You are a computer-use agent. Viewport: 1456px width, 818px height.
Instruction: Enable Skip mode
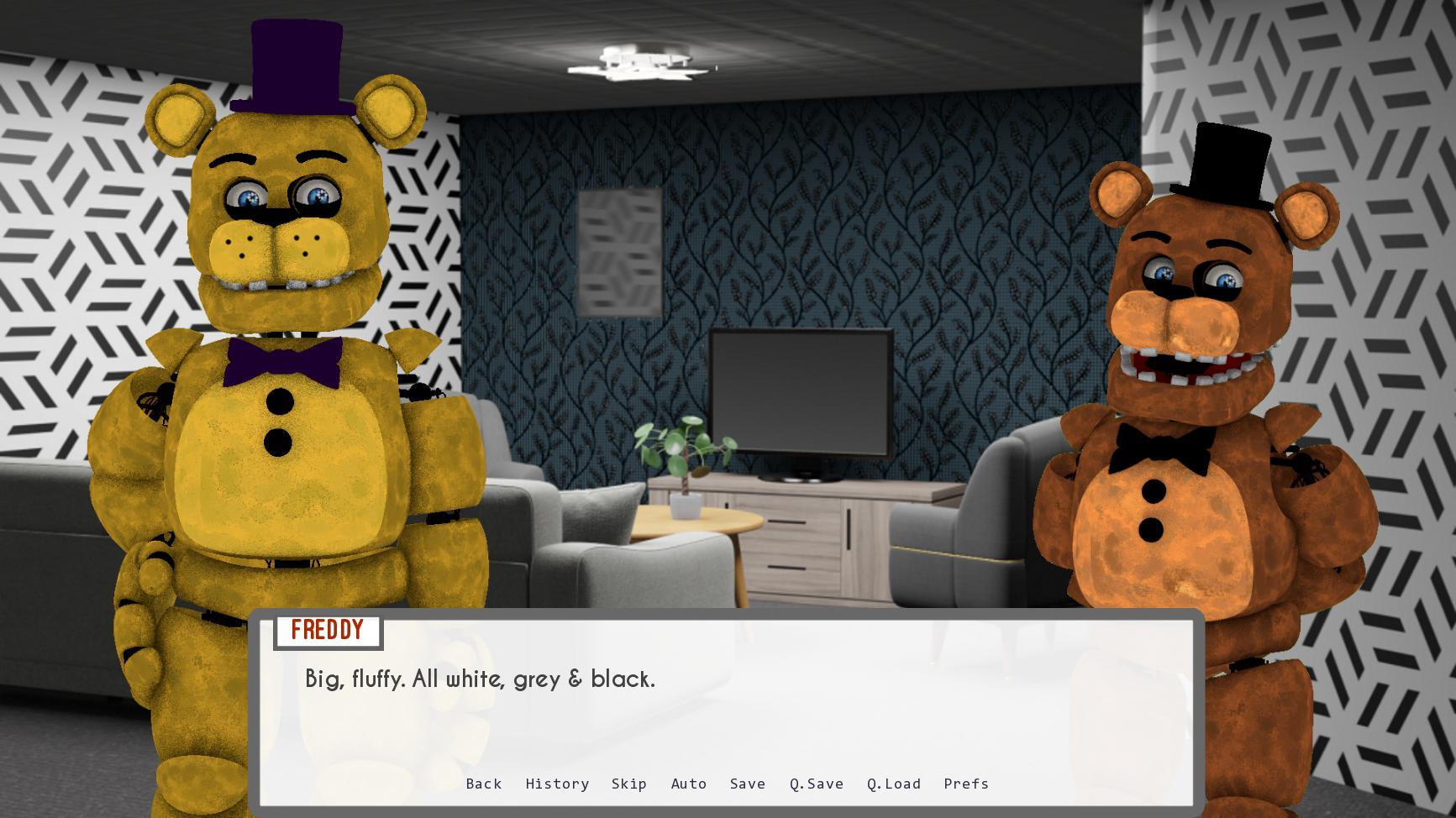pos(630,784)
